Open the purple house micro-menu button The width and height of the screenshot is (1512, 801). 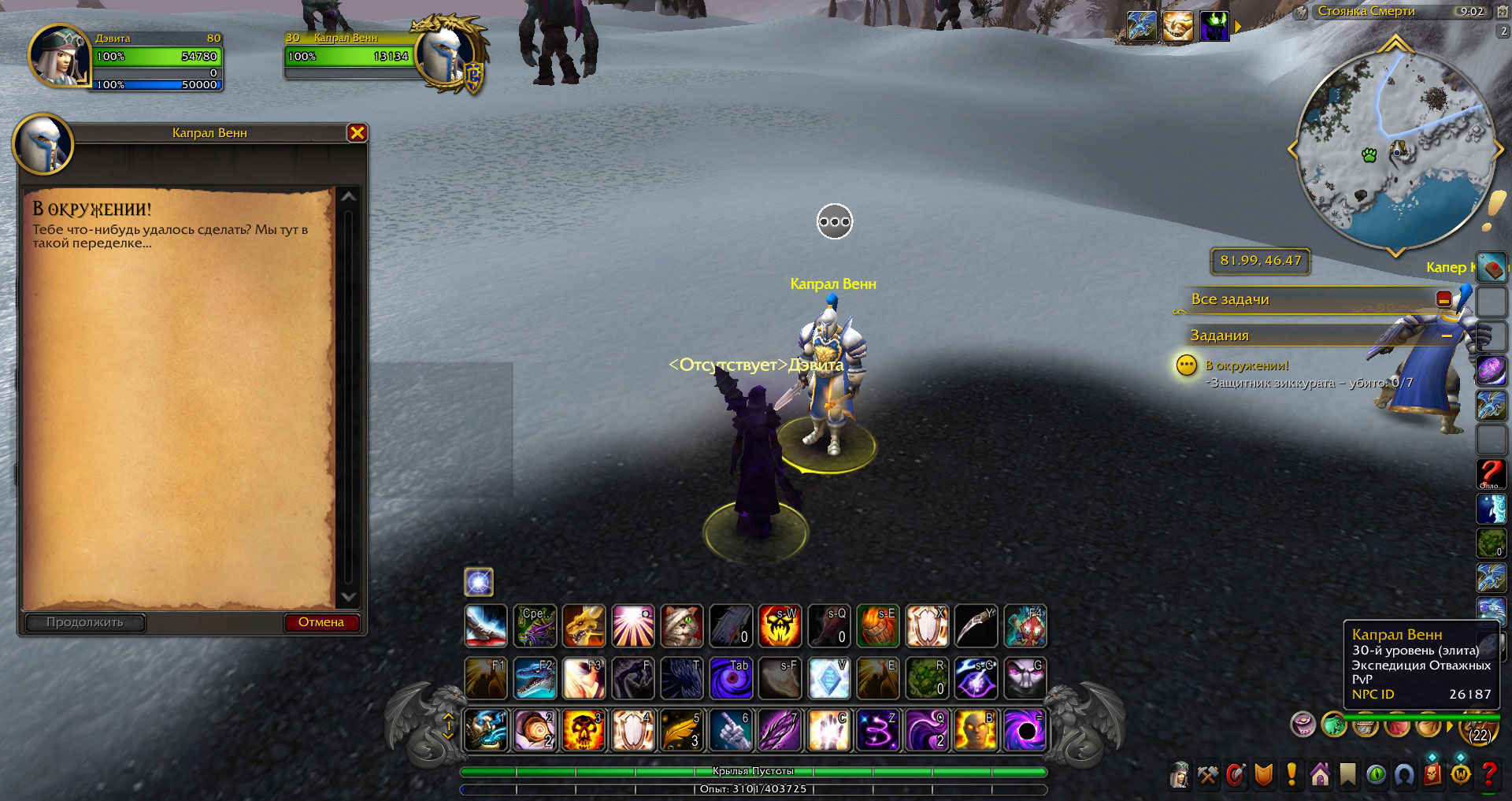[x=1320, y=775]
